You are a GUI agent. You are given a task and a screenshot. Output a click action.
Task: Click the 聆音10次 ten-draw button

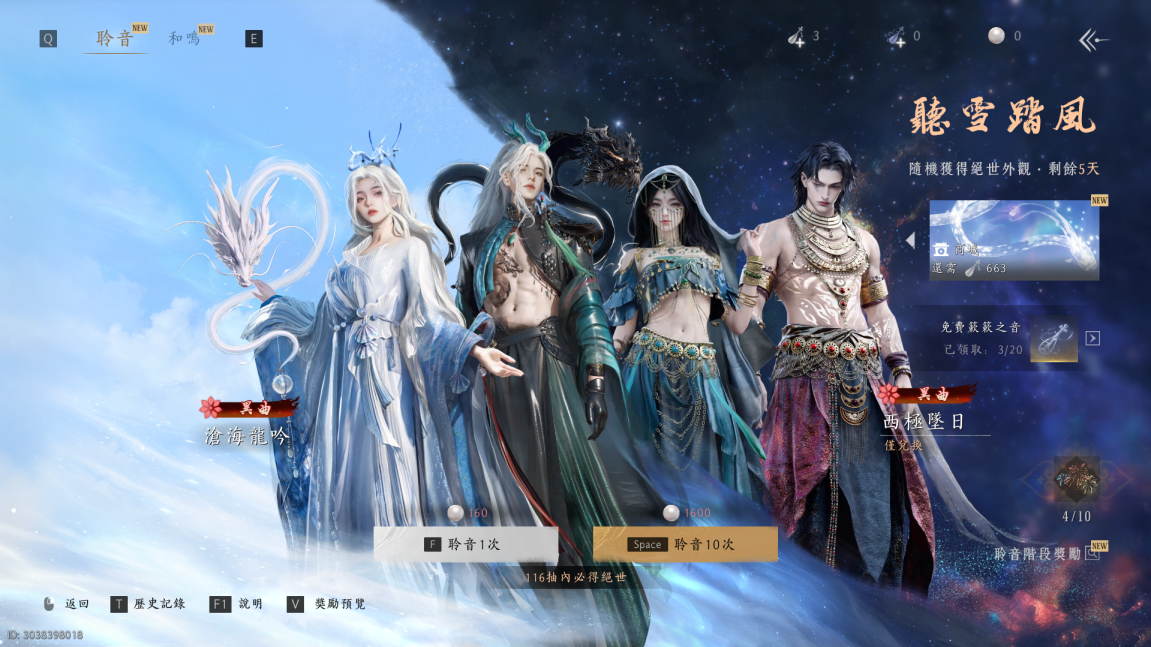(685, 544)
